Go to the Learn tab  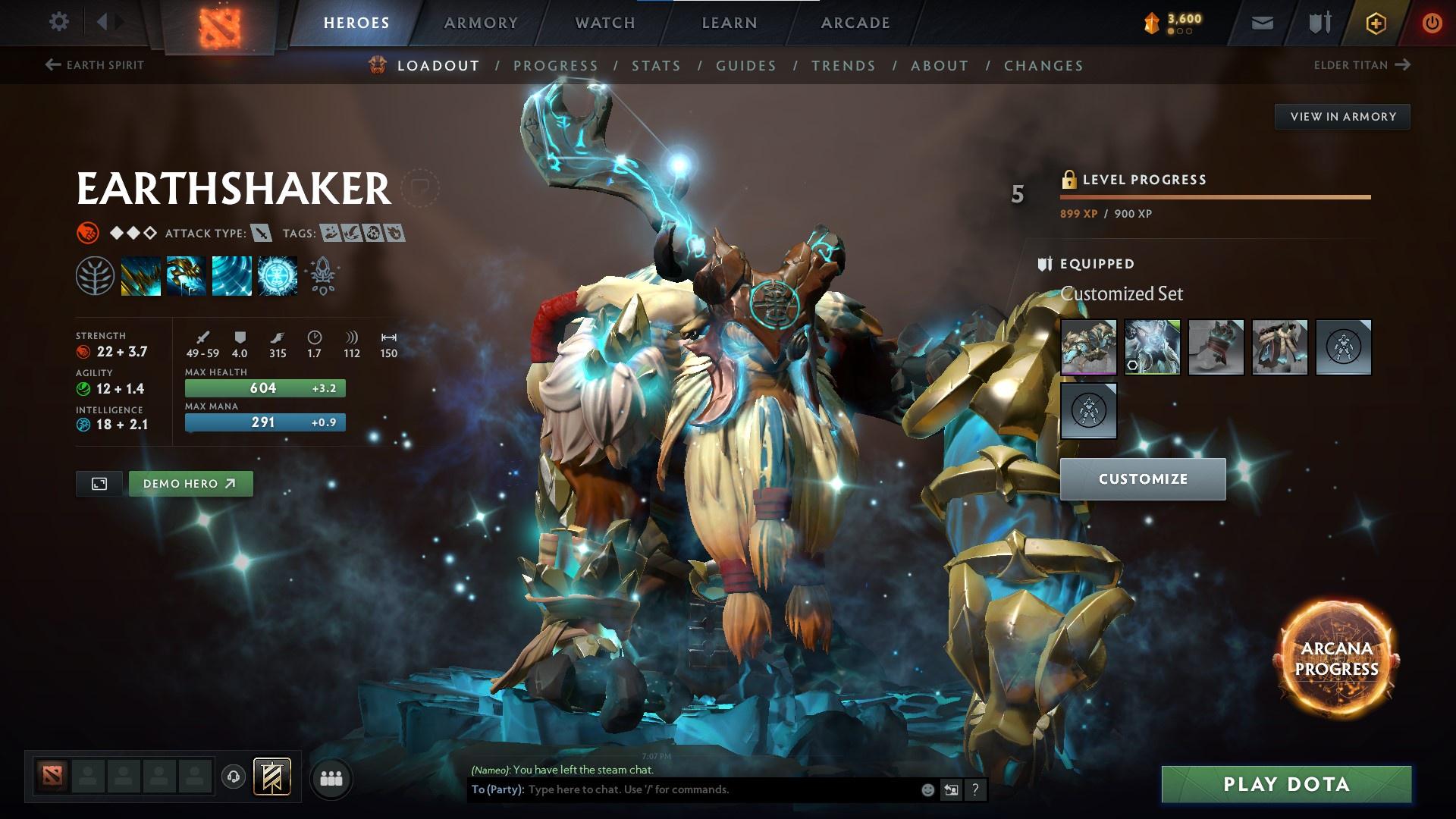coord(730,23)
